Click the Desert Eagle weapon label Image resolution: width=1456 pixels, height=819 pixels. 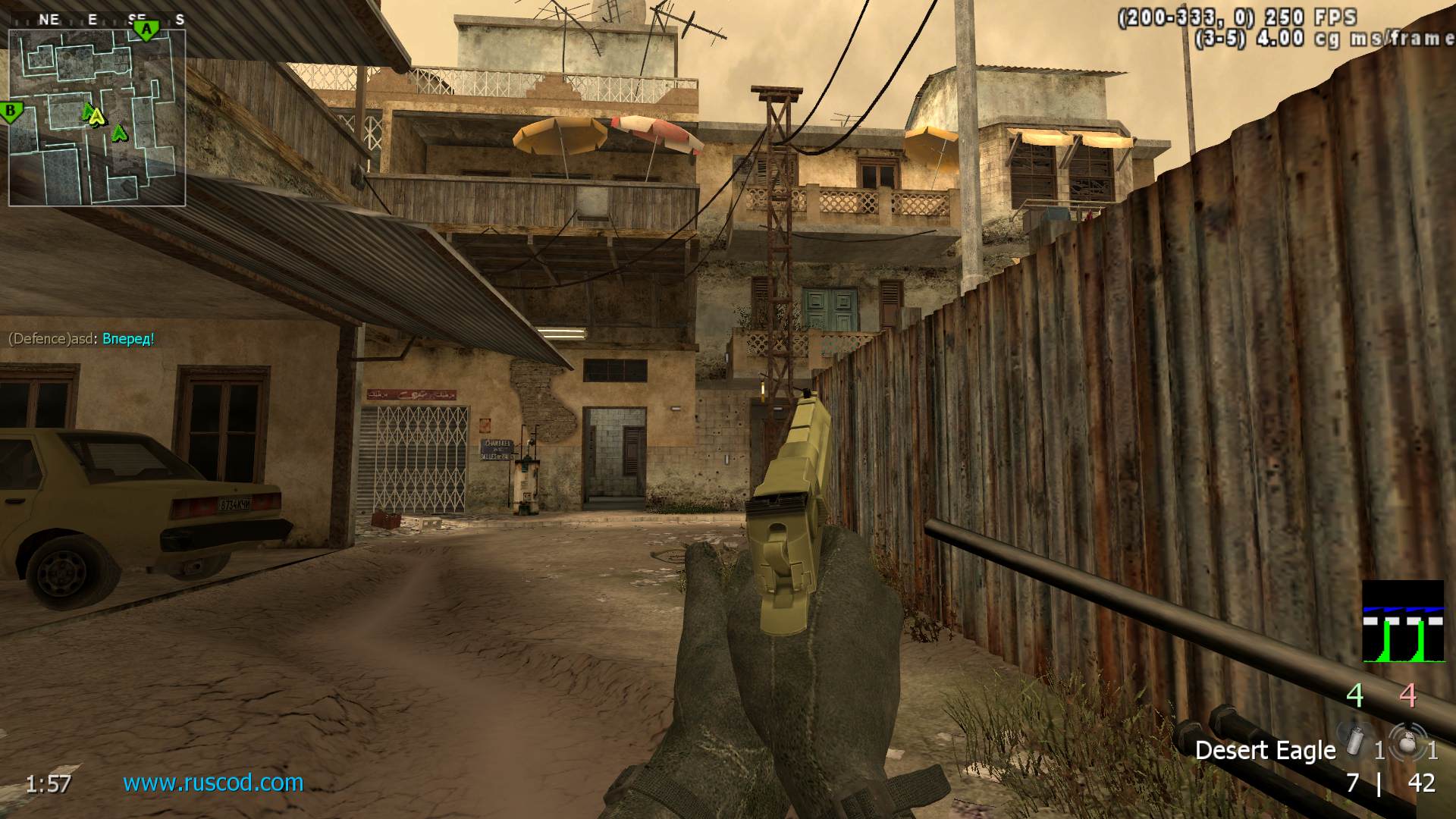pyautogui.click(x=1265, y=751)
